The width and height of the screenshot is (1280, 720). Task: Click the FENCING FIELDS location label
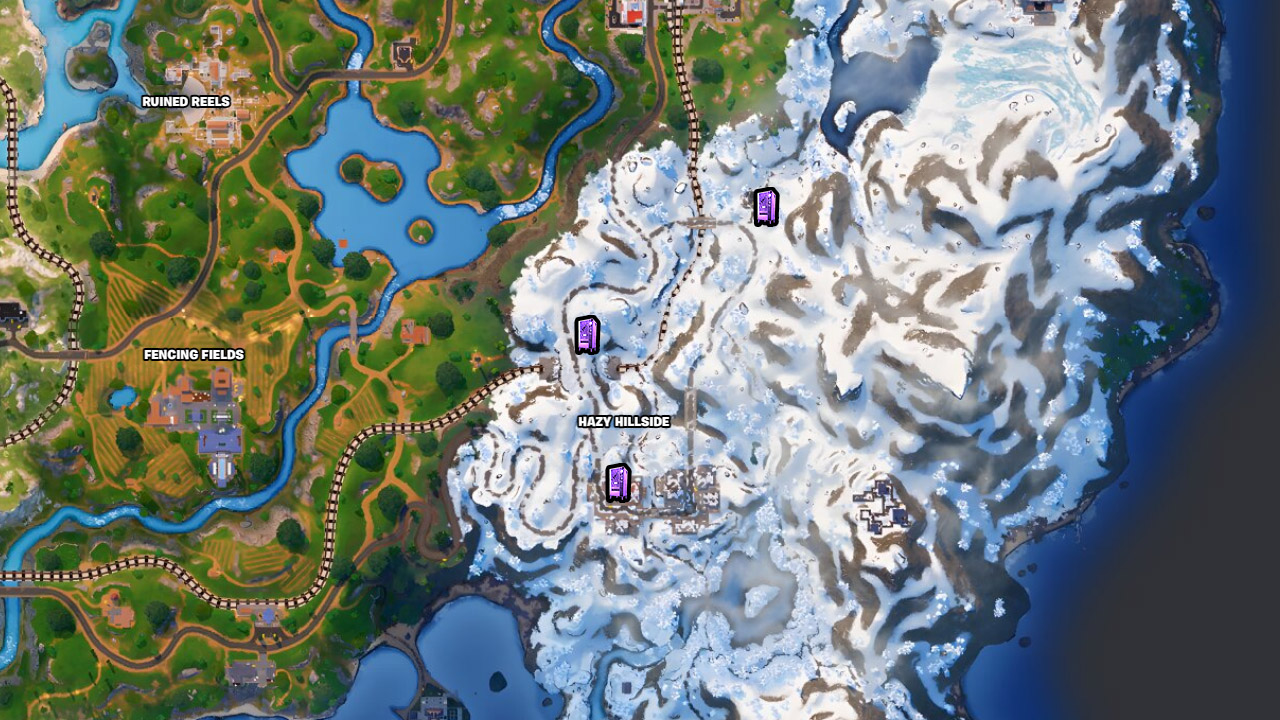point(196,355)
